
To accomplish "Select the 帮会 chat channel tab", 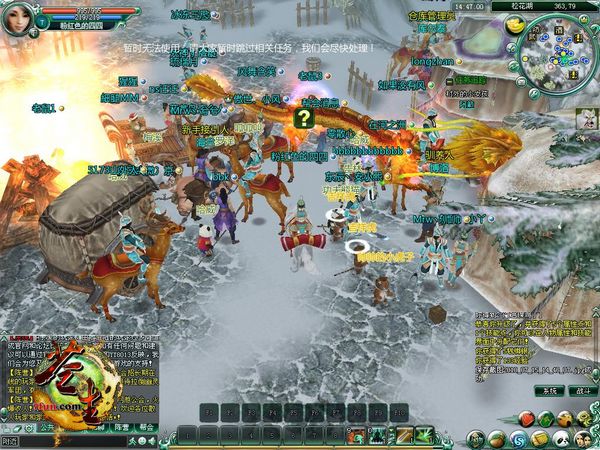I will click(x=148, y=425).
